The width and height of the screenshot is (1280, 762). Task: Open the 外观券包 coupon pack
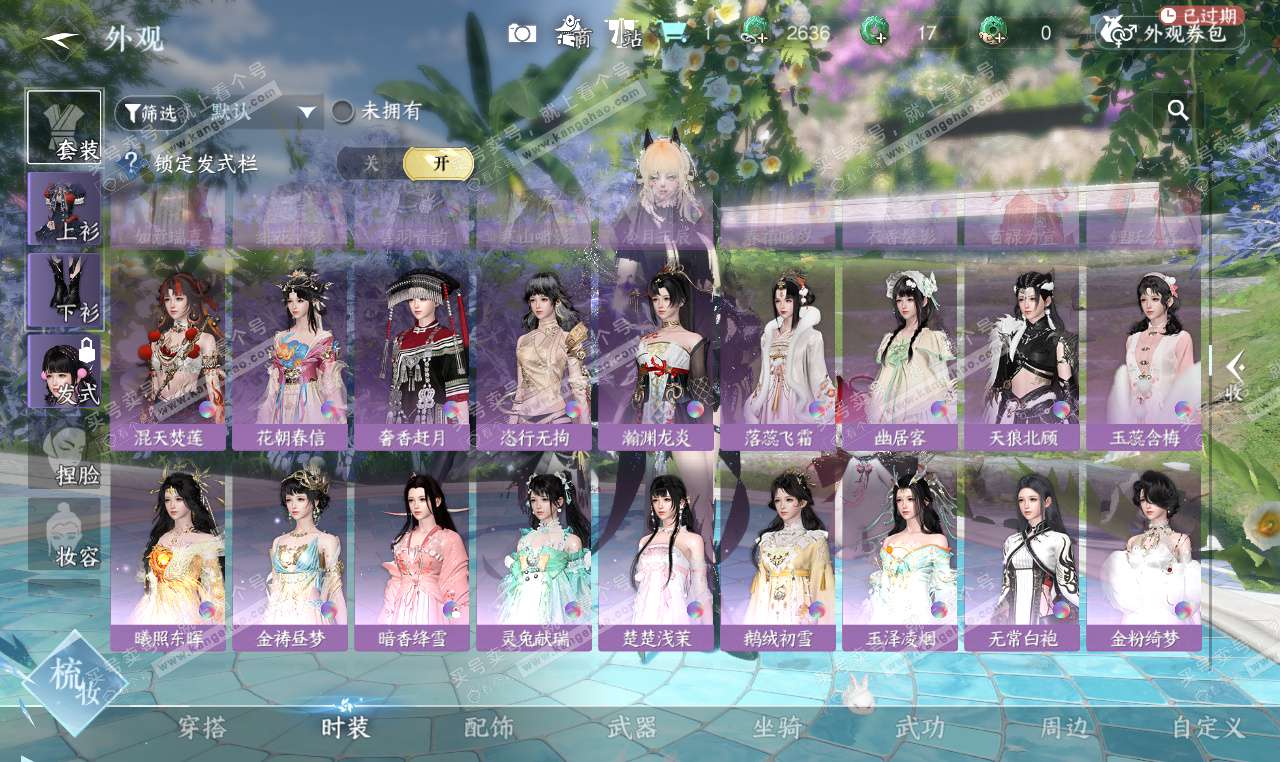point(1172,33)
